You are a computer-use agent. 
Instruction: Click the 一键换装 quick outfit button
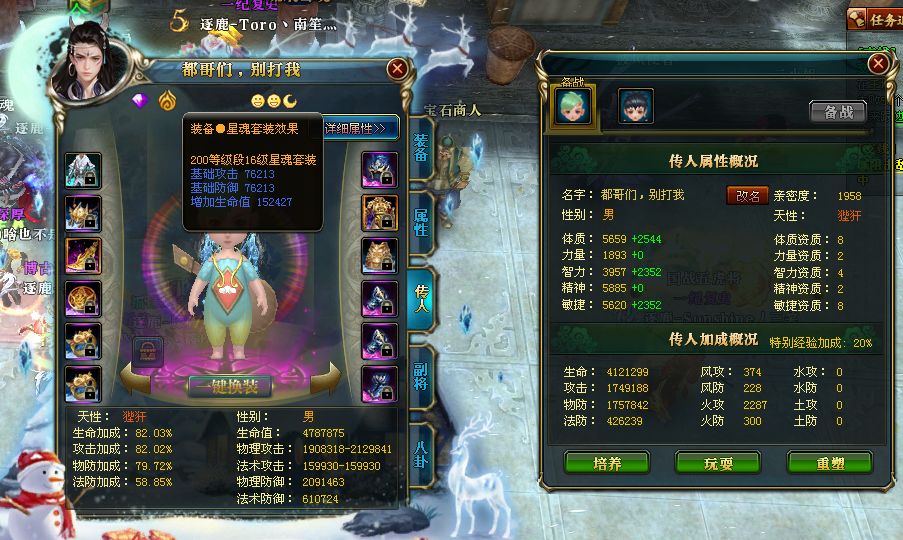click(x=230, y=385)
